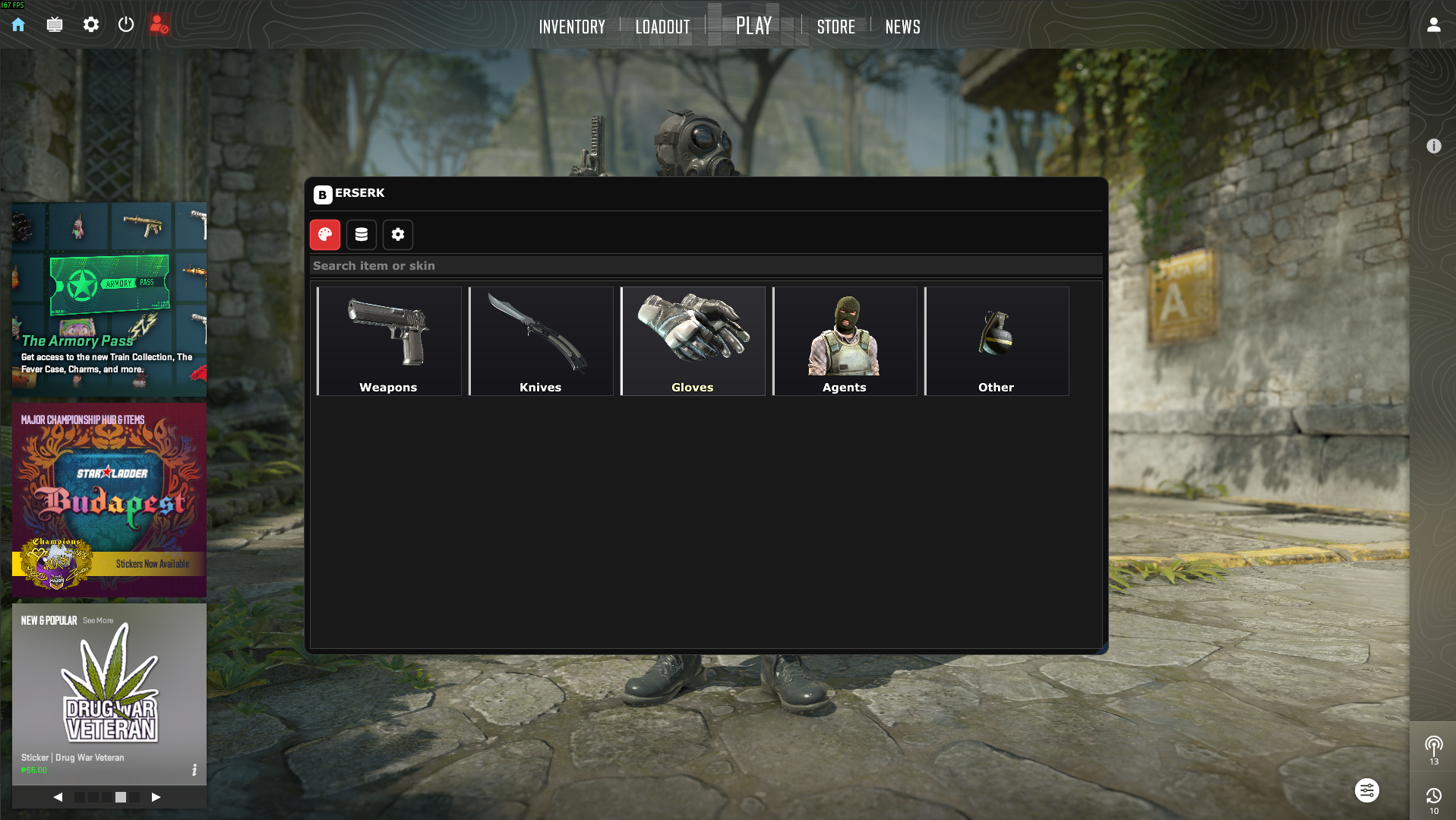The height and width of the screenshot is (820, 1456).
Task: Open the game settings gear icon
Action: pyautogui.click(x=90, y=24)
